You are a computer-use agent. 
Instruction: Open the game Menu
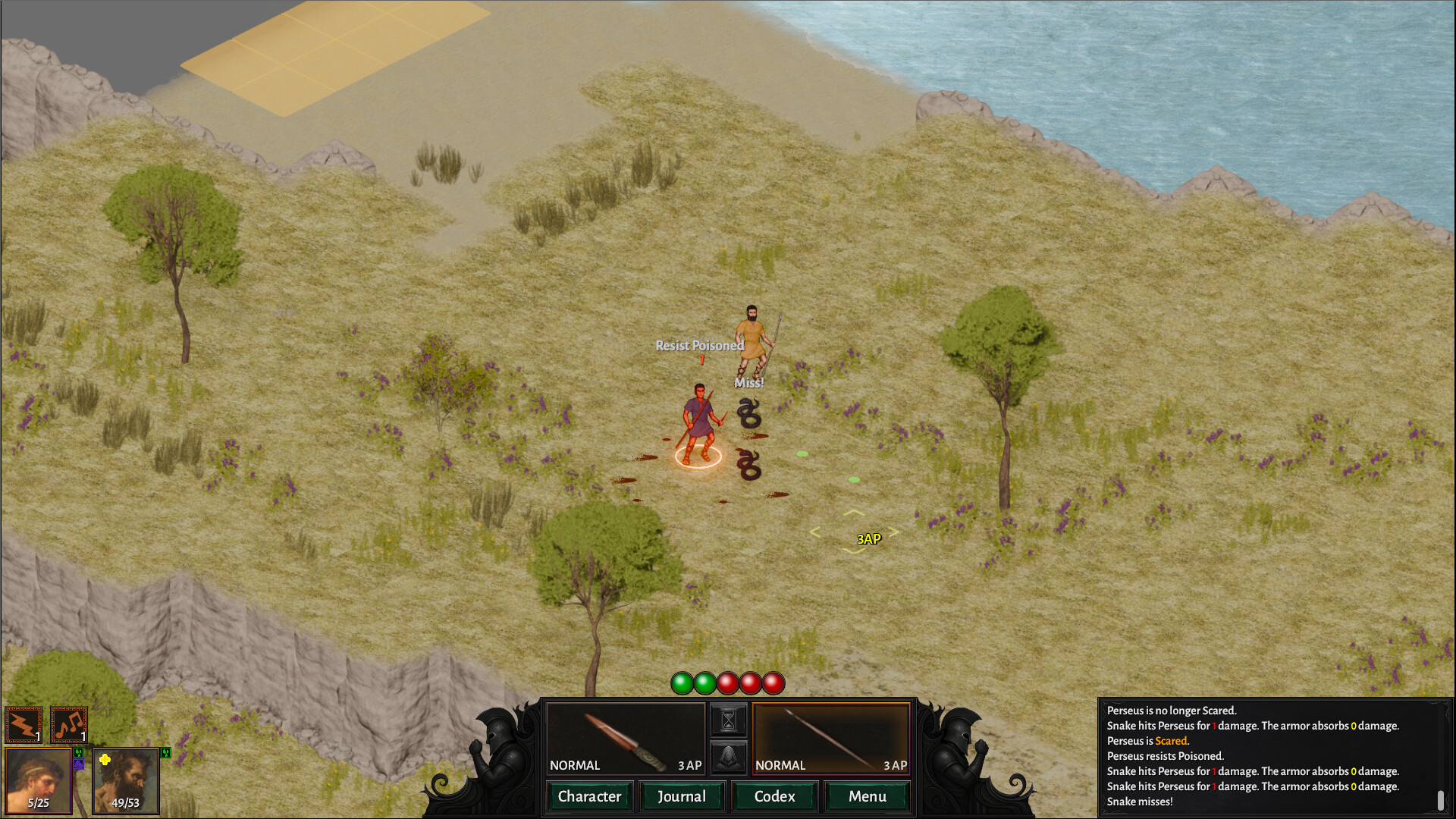pos(867,796)
